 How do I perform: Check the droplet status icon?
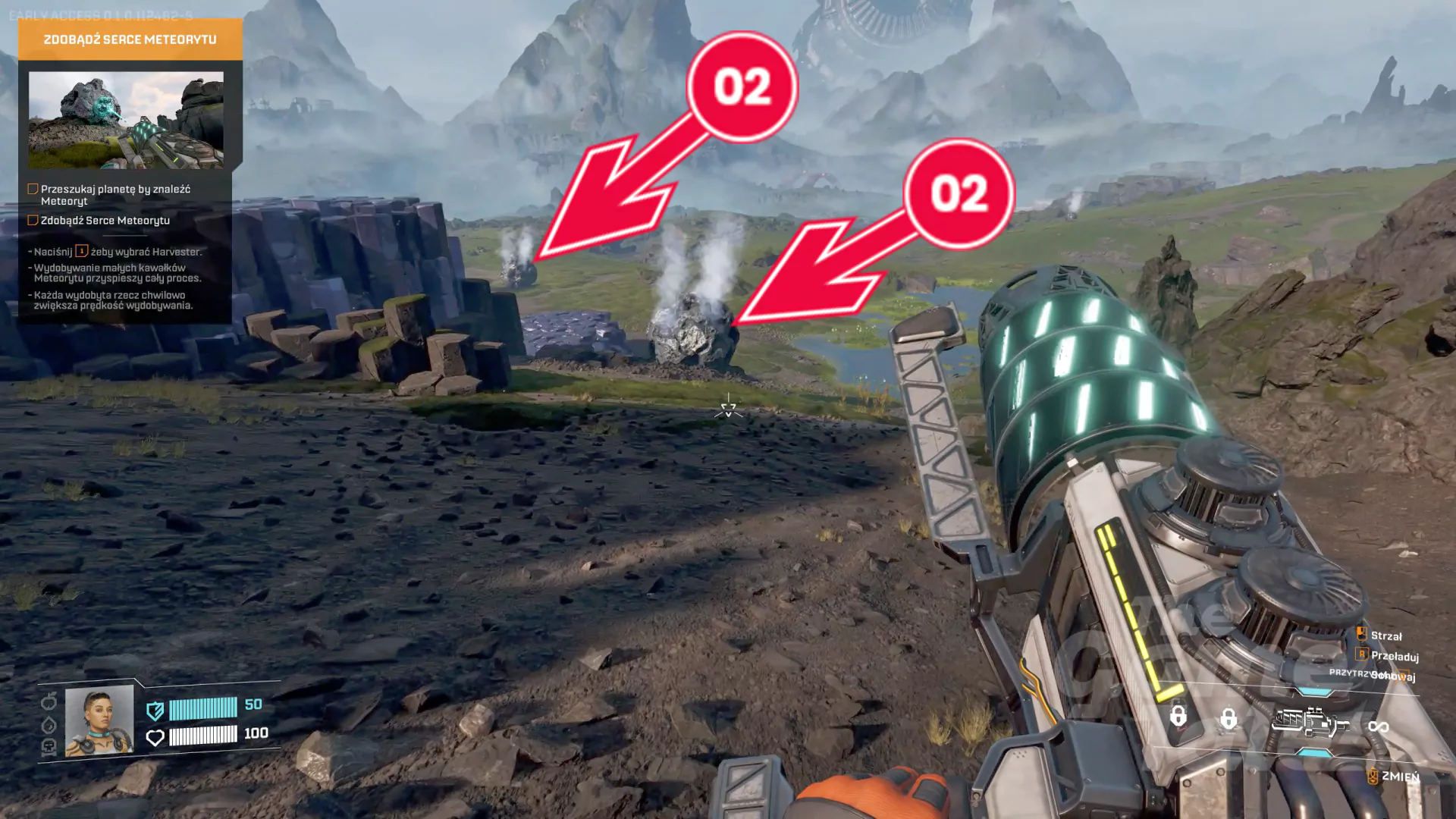coord(49,724)
